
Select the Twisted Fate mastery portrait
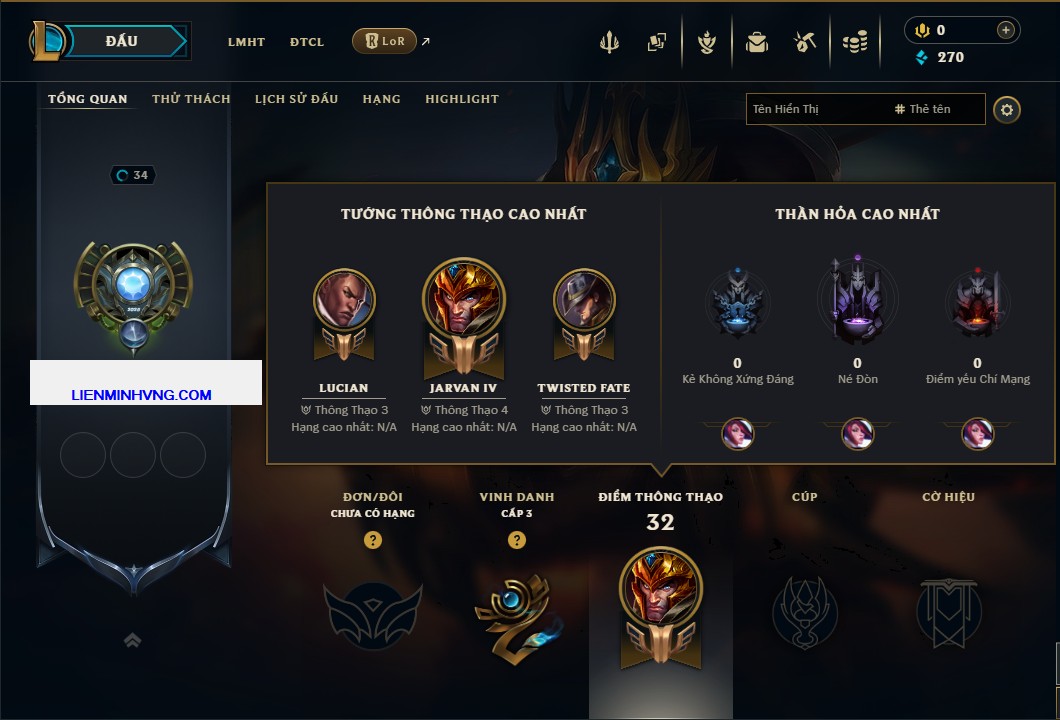point(584,300)
